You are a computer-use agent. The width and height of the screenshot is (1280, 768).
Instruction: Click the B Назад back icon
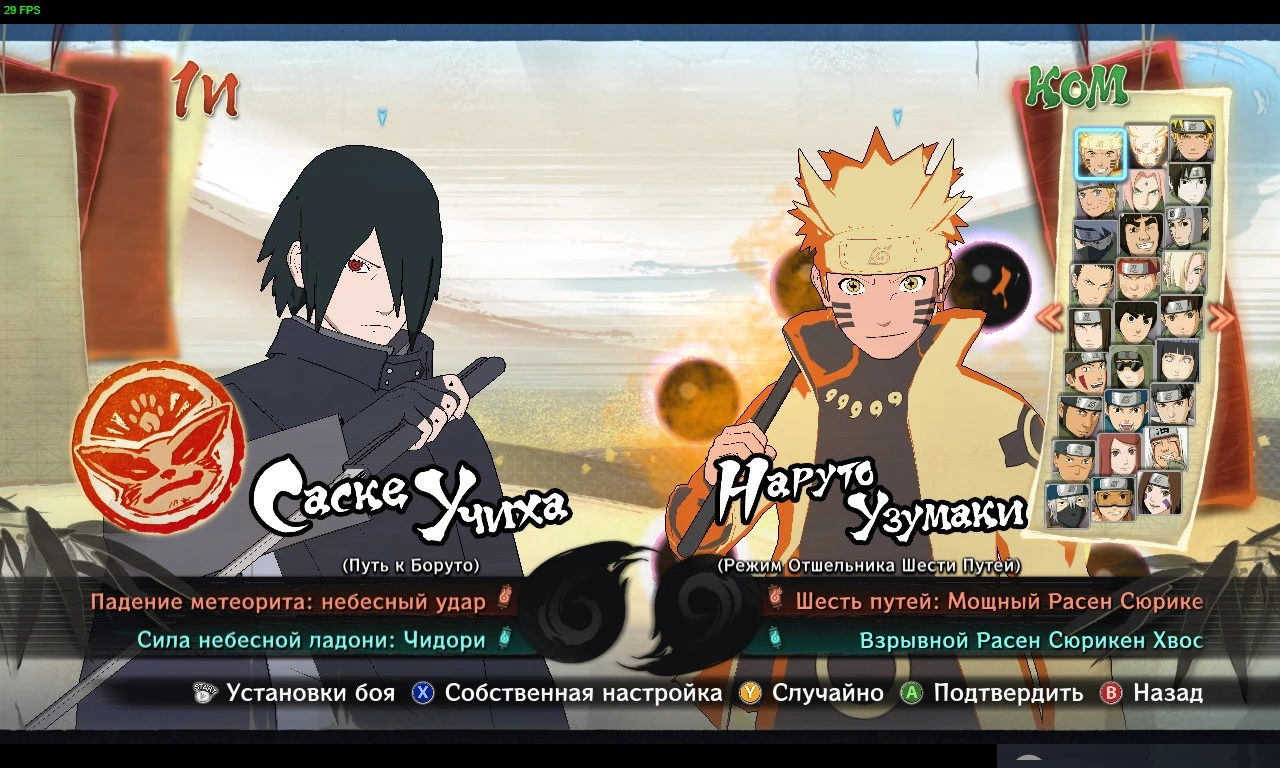(x=1110, y=692)
